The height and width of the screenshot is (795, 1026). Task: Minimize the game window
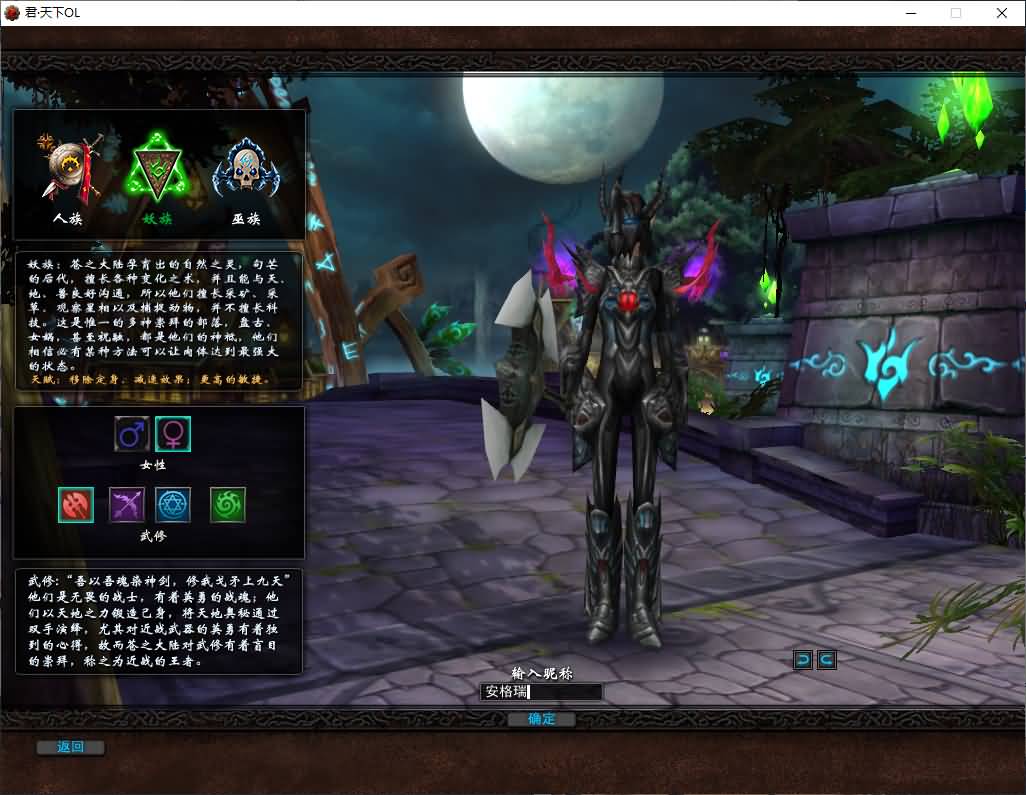click(911, 13)
